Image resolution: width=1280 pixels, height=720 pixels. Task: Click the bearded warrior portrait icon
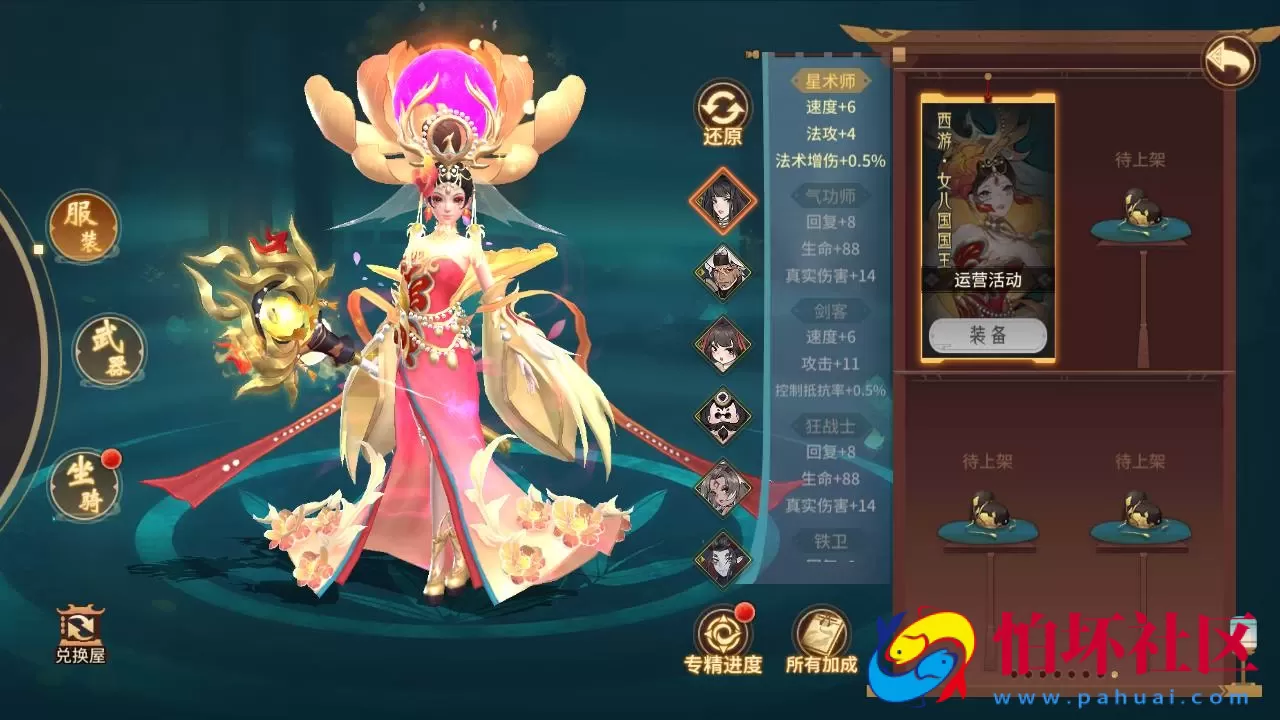(722, 272)
